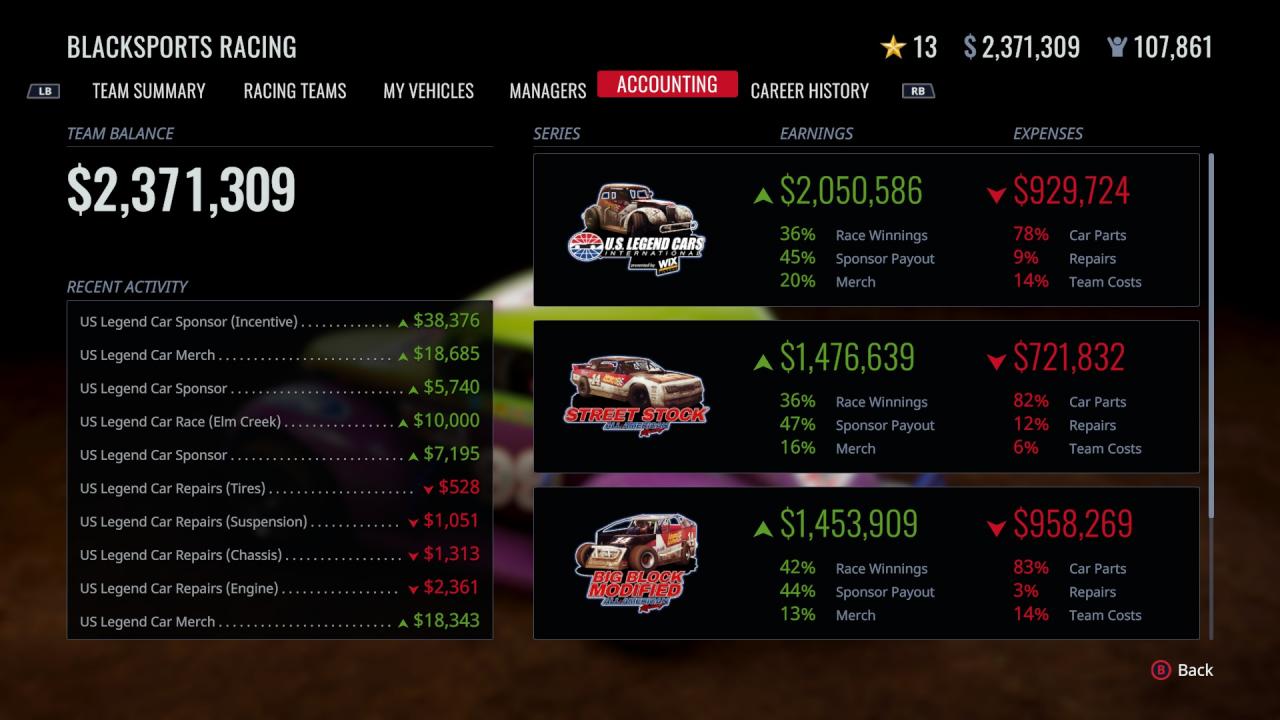Open the Big Block Modified series panel
Screen dimensions: 1280x720
point(866,563)
